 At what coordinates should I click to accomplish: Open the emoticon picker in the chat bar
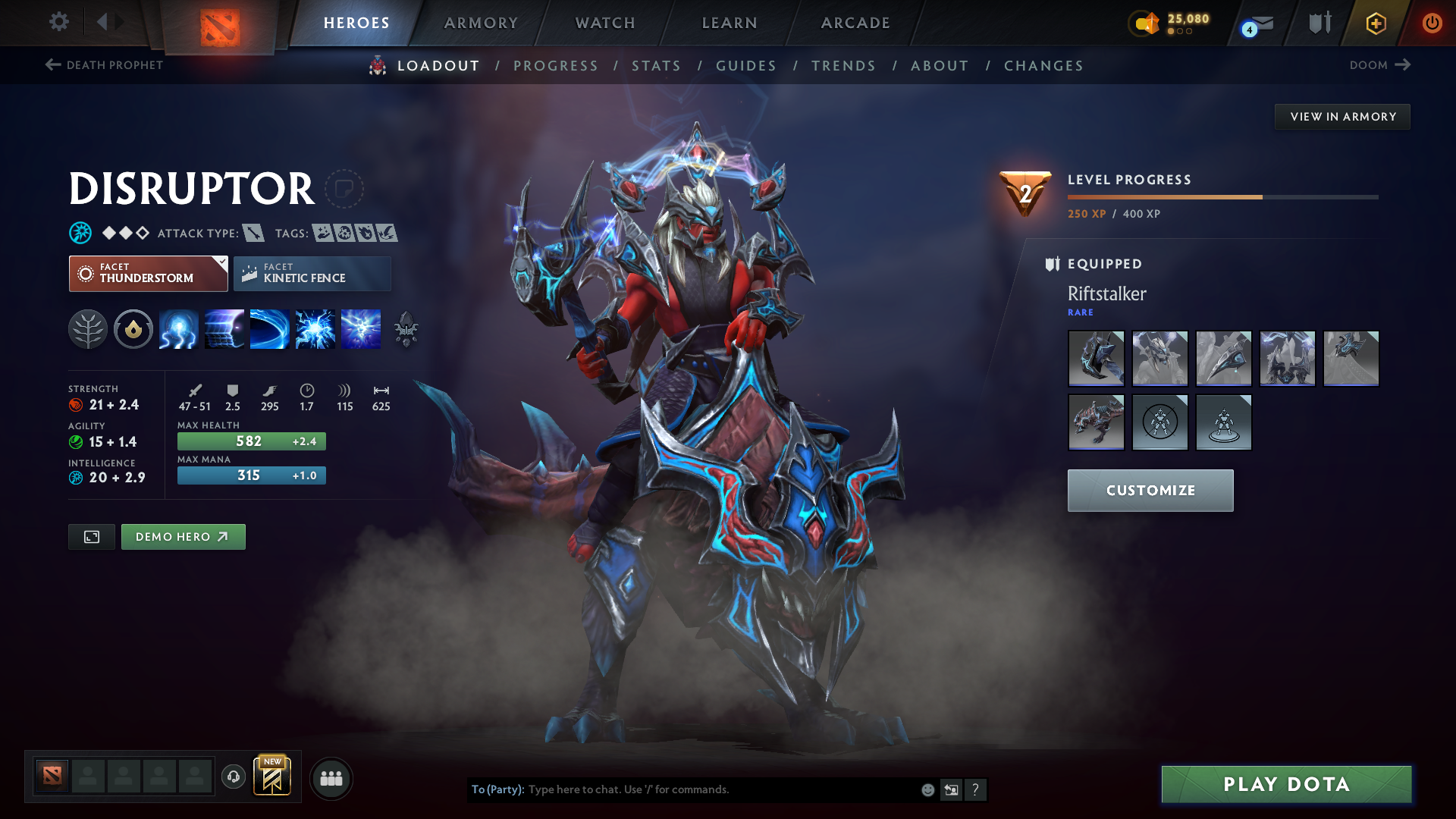pyautogui.click(x=927, y=789)
